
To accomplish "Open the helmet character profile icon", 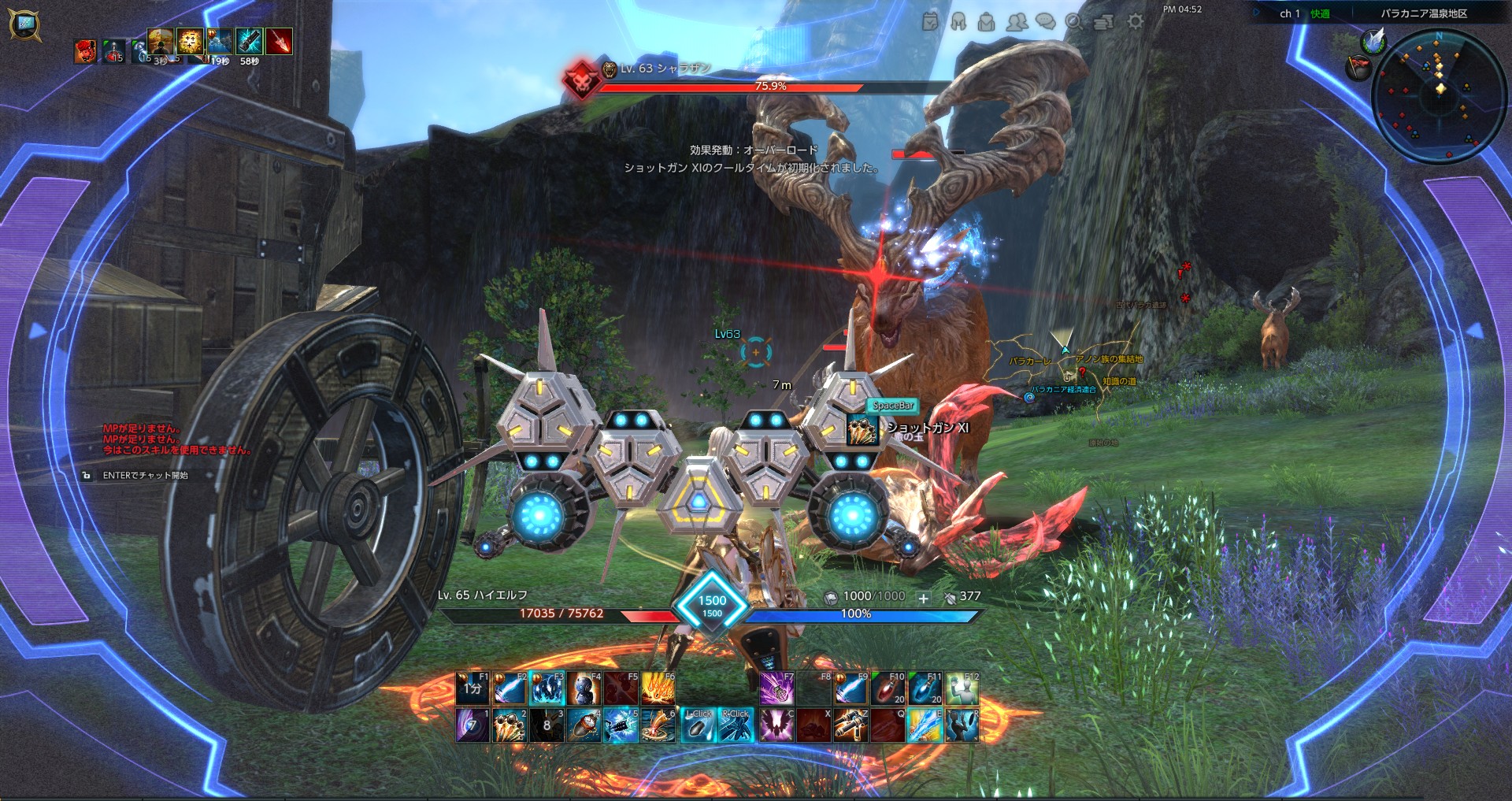I will pyautogui.click(x=958, y=22).
